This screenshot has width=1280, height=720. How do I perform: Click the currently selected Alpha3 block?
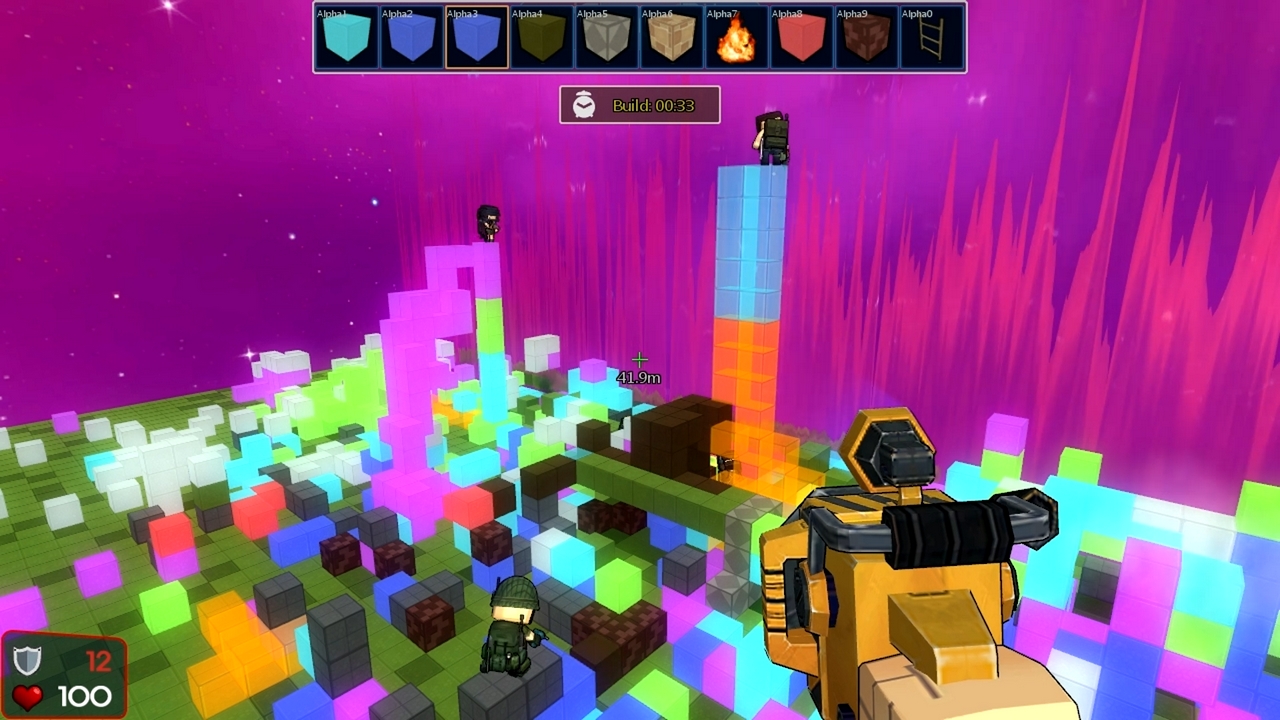475,38
